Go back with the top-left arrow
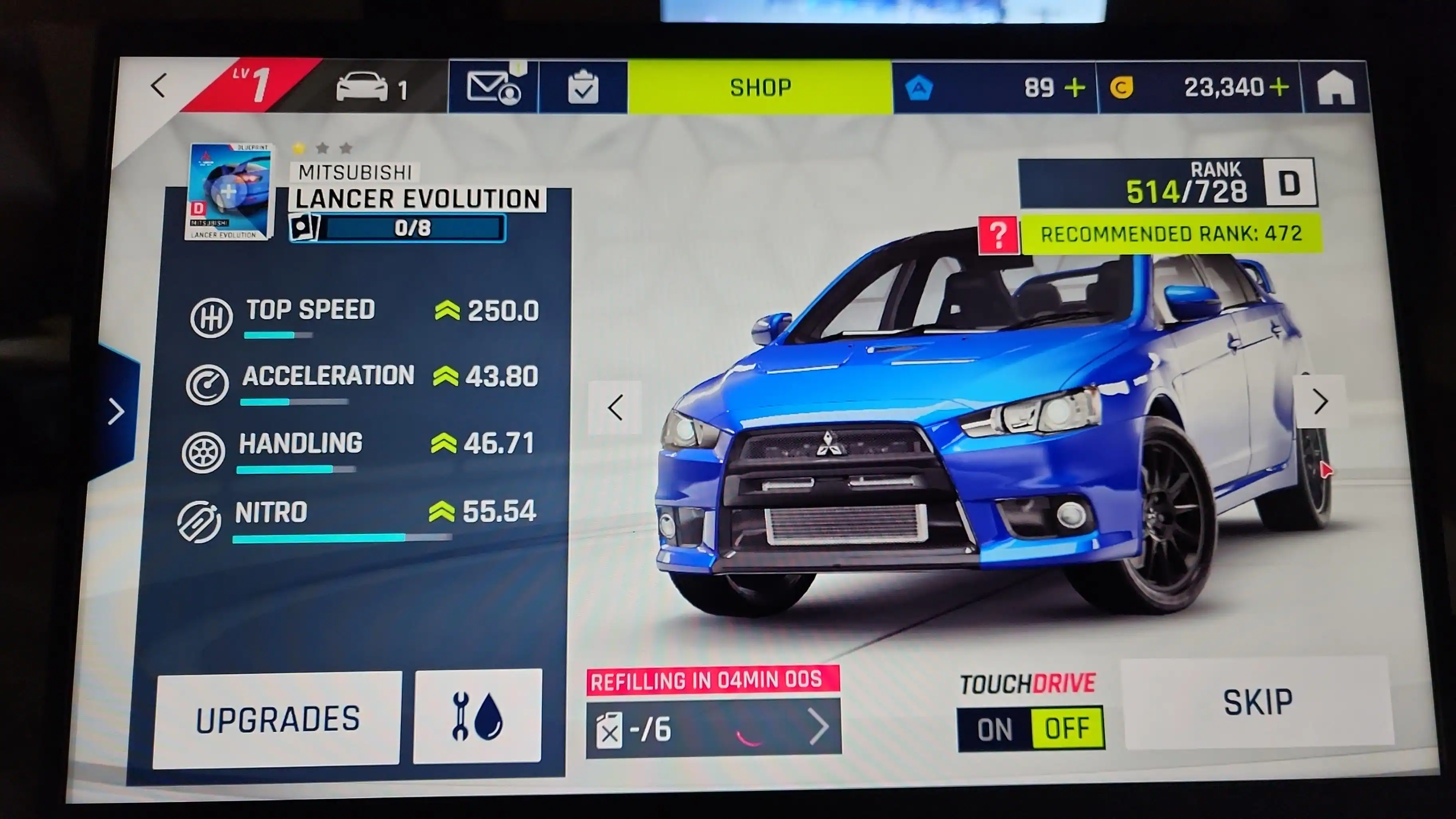 click(x=159, y=87)
